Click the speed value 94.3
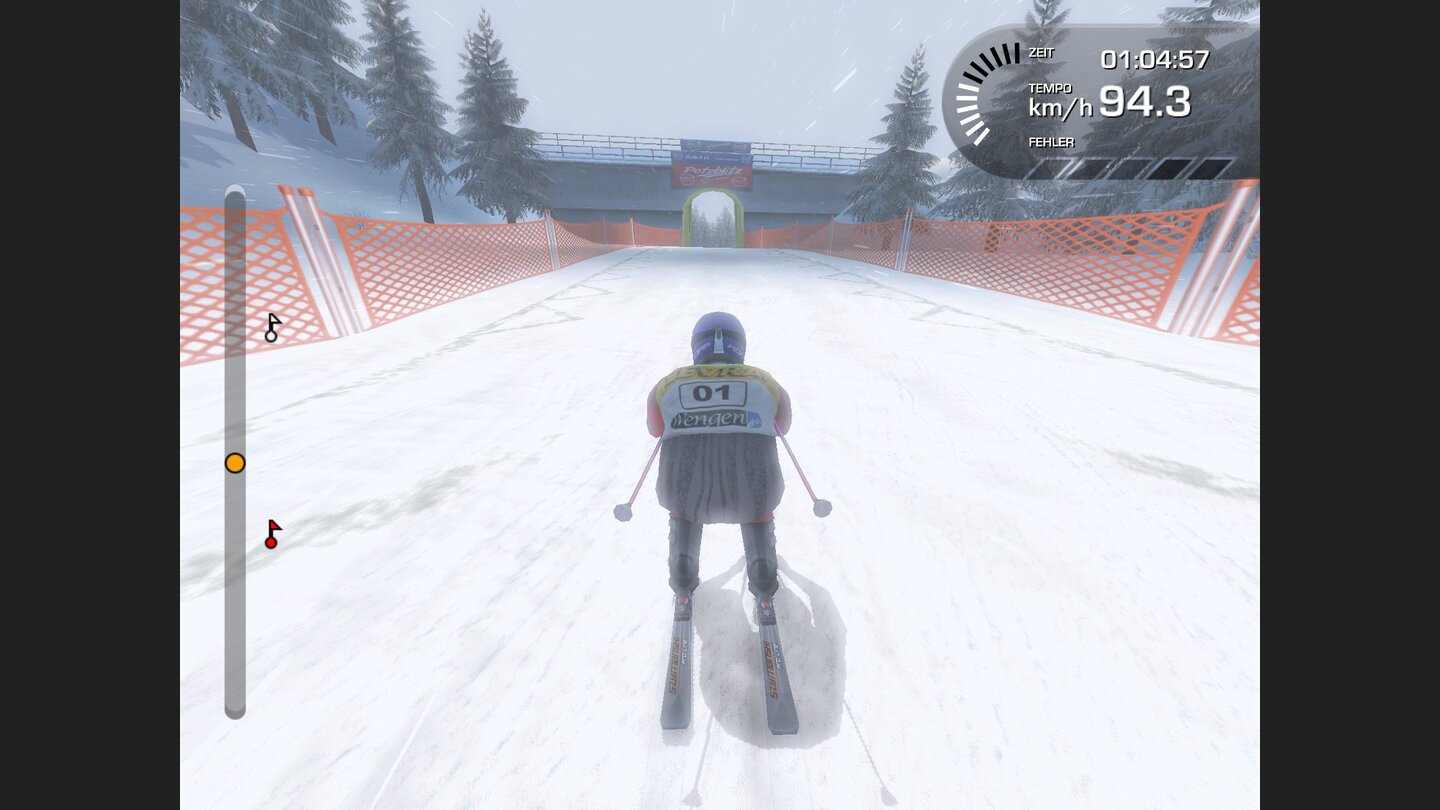Viewport: 1440px width, 810px height. pyautogui.click(x=1145, y=100)
